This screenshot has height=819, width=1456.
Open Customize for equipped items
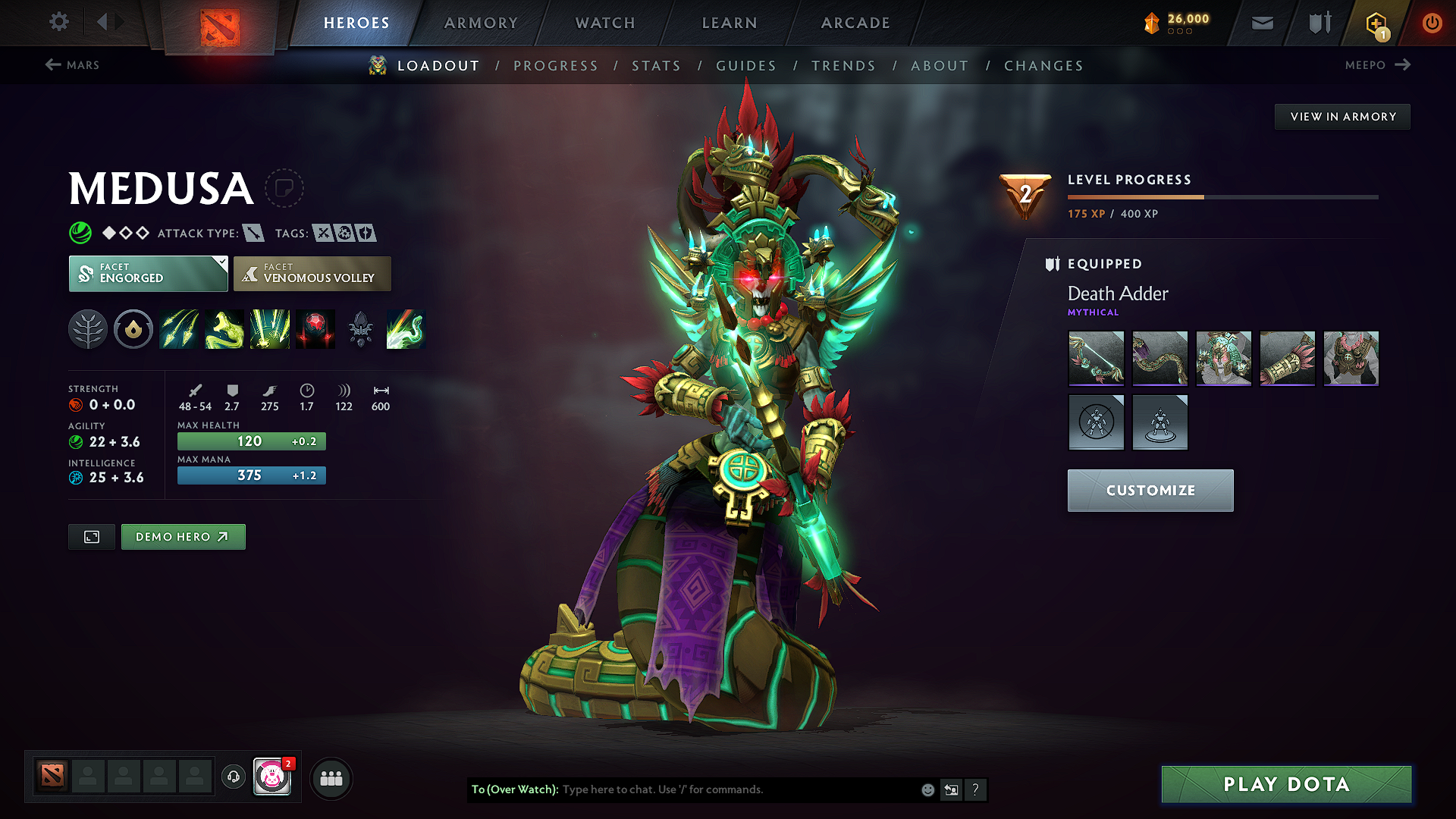click(x=1150, y=491)
